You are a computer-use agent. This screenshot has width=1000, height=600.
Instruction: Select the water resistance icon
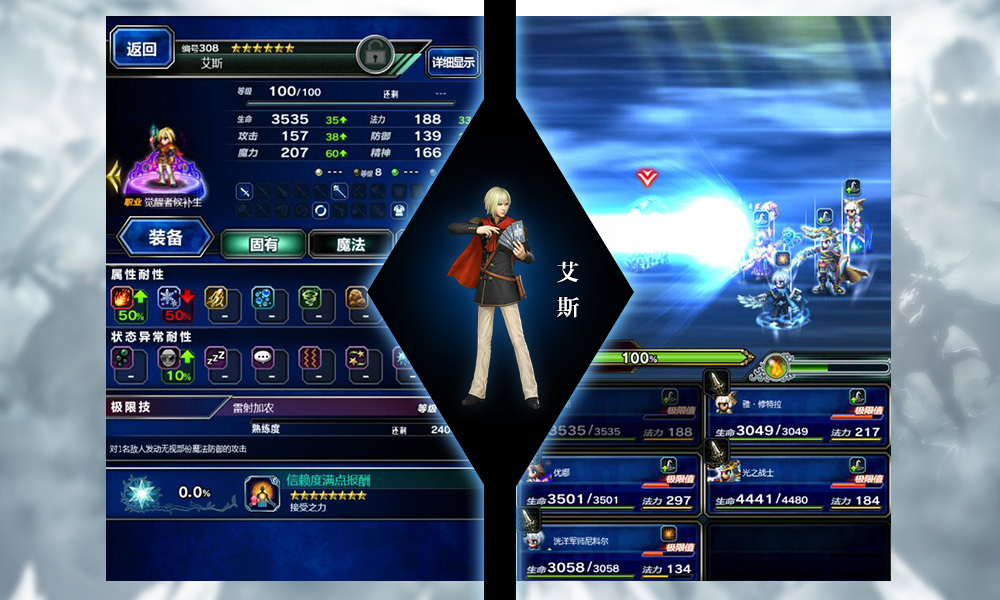tap(265, 302)
